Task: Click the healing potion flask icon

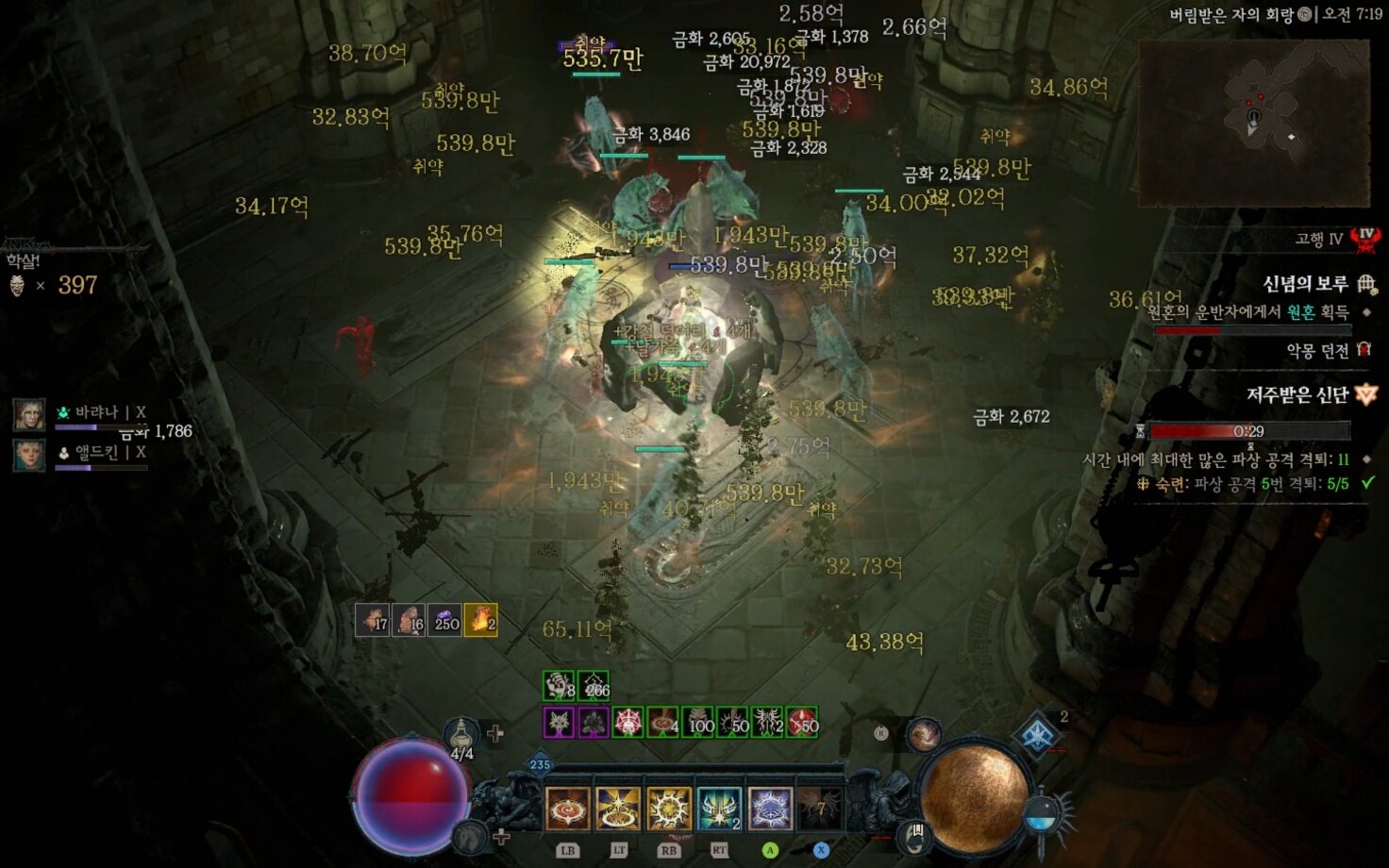Action: point(461,734)
